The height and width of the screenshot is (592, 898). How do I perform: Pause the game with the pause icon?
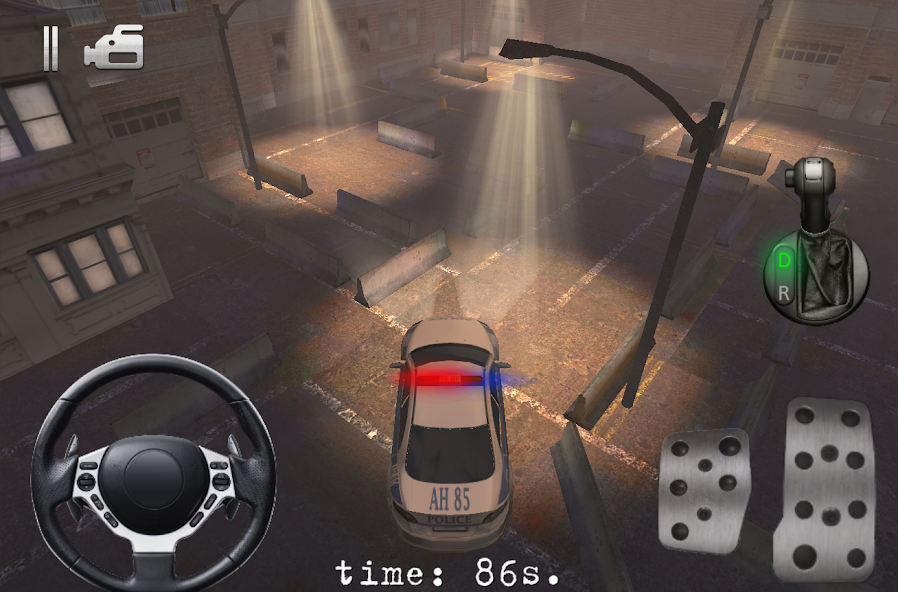click(x=50, y=50)
